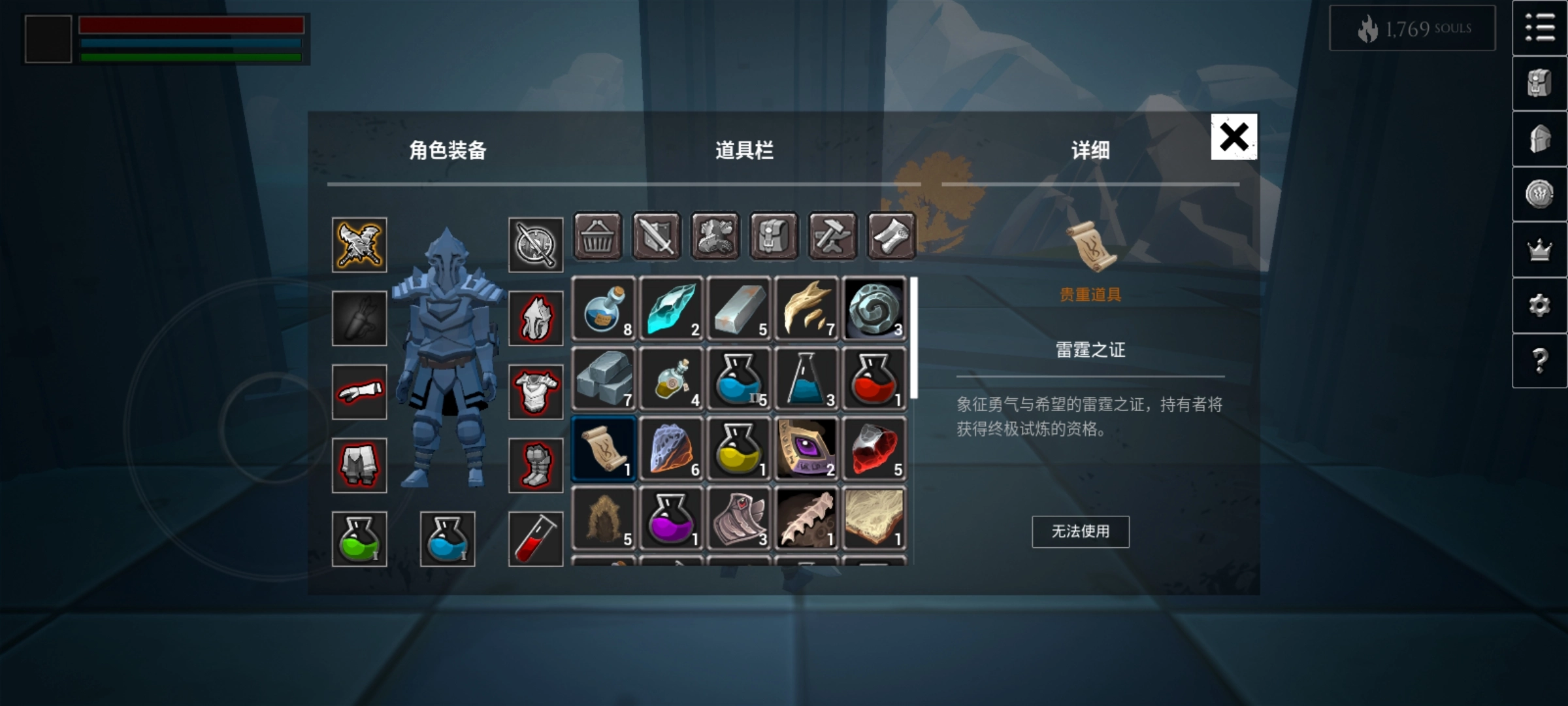
Task: Select the anvil crafting materials filter
Action: [x=833, y=237]
